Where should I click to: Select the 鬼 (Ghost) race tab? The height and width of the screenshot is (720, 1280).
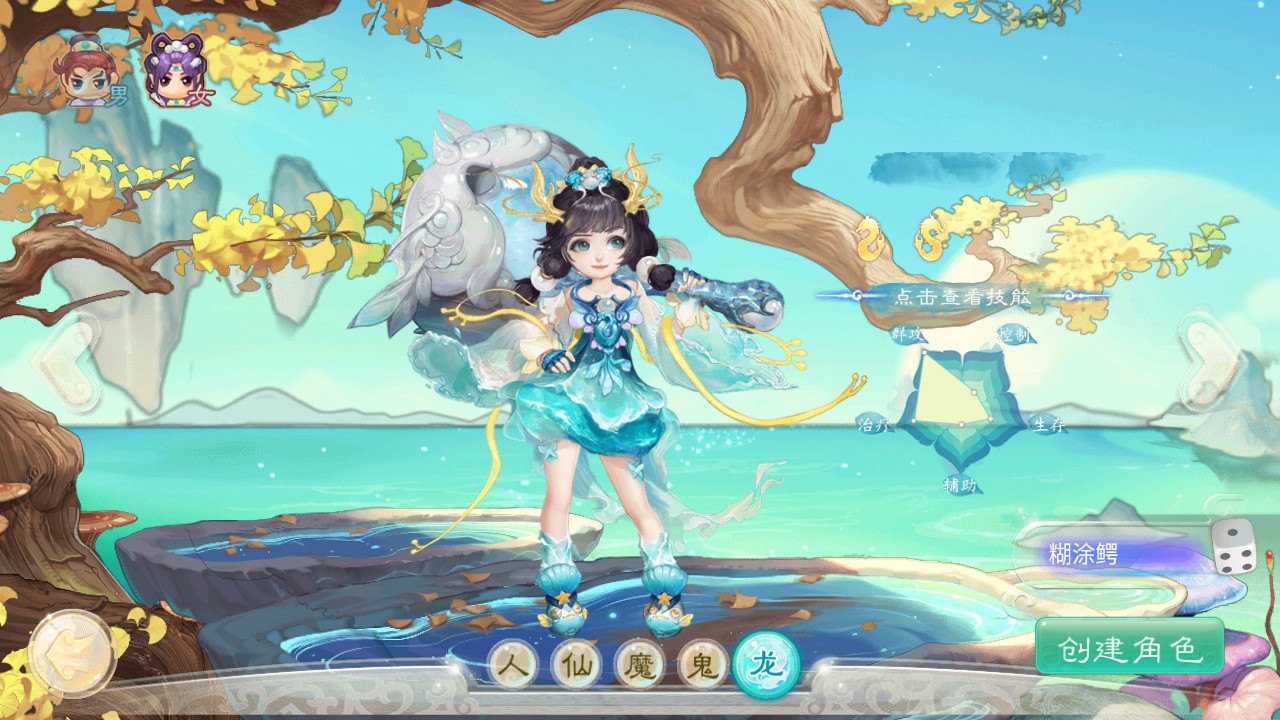tap(703, 665)
